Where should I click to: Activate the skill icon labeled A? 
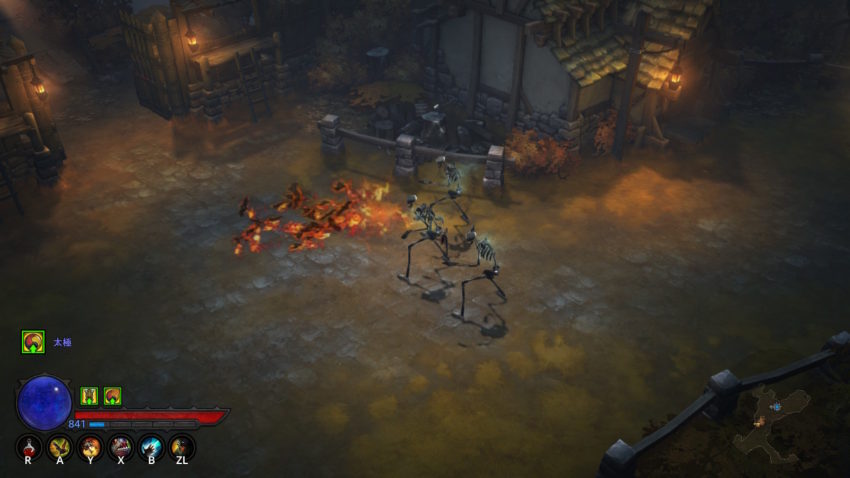(x=59, y=447)
